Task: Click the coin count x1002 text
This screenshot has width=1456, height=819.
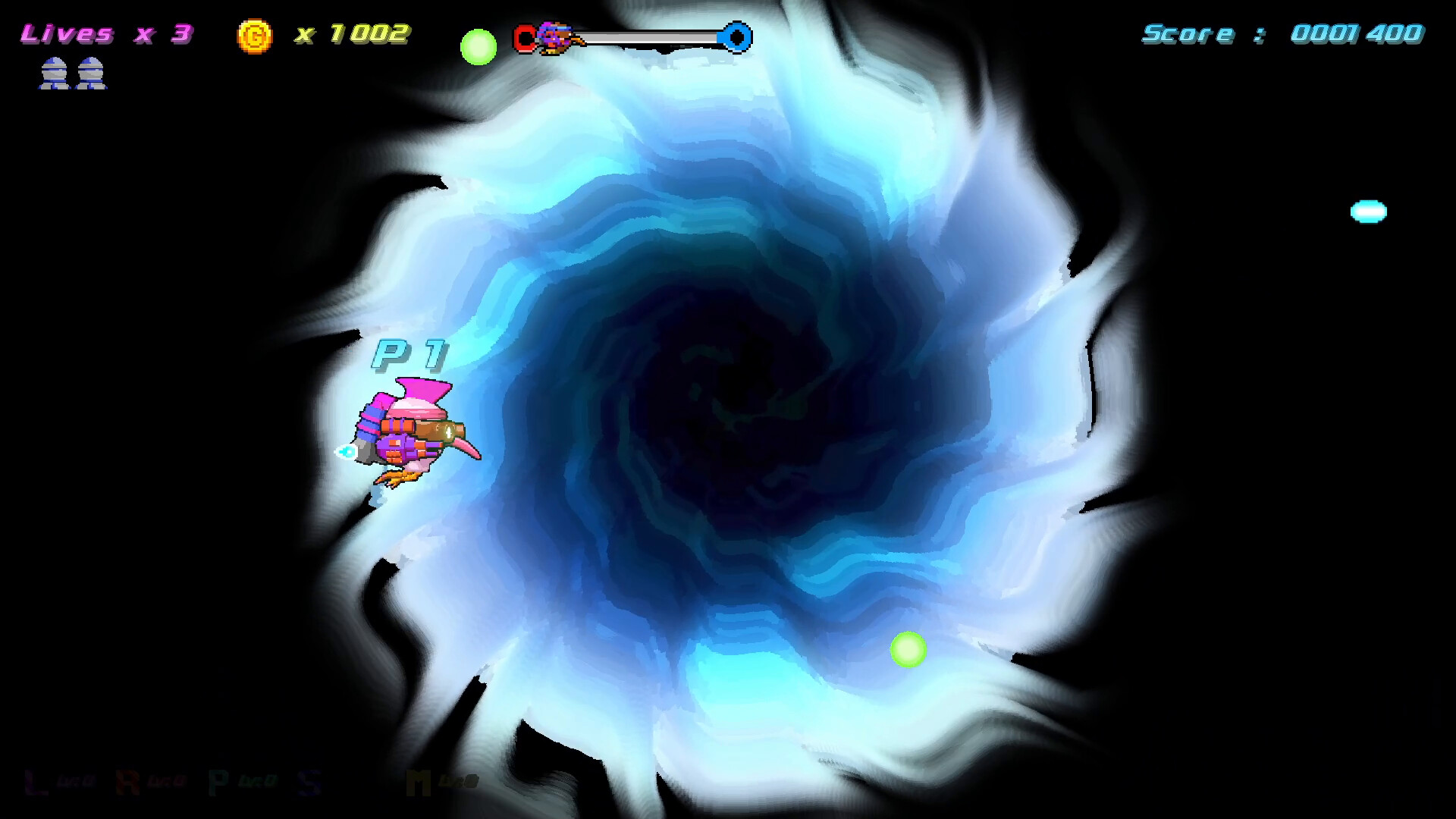Action: (353, 33)
